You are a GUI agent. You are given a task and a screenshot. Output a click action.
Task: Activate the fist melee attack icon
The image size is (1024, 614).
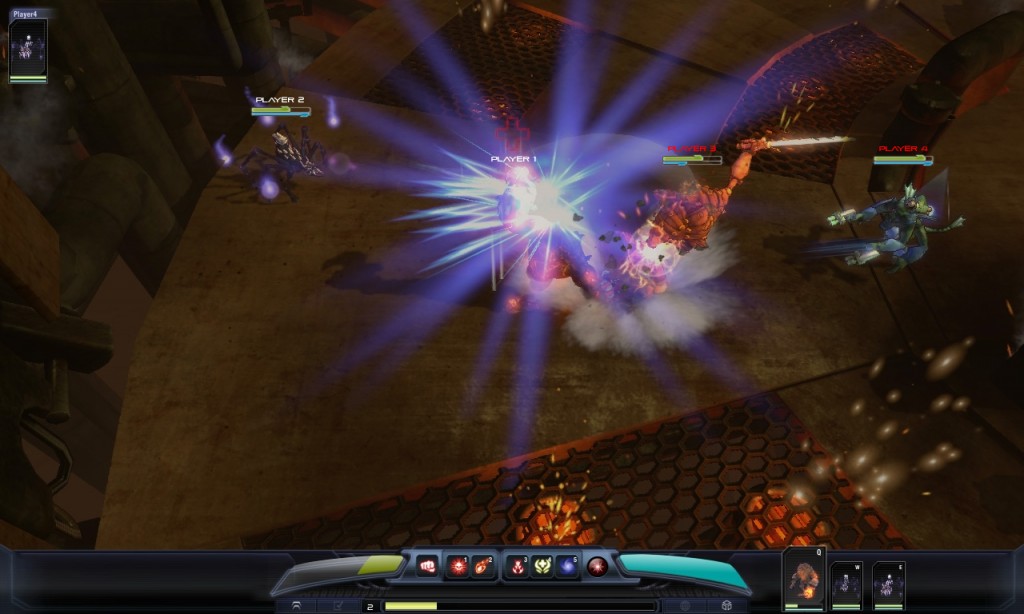tap(427, 566)
